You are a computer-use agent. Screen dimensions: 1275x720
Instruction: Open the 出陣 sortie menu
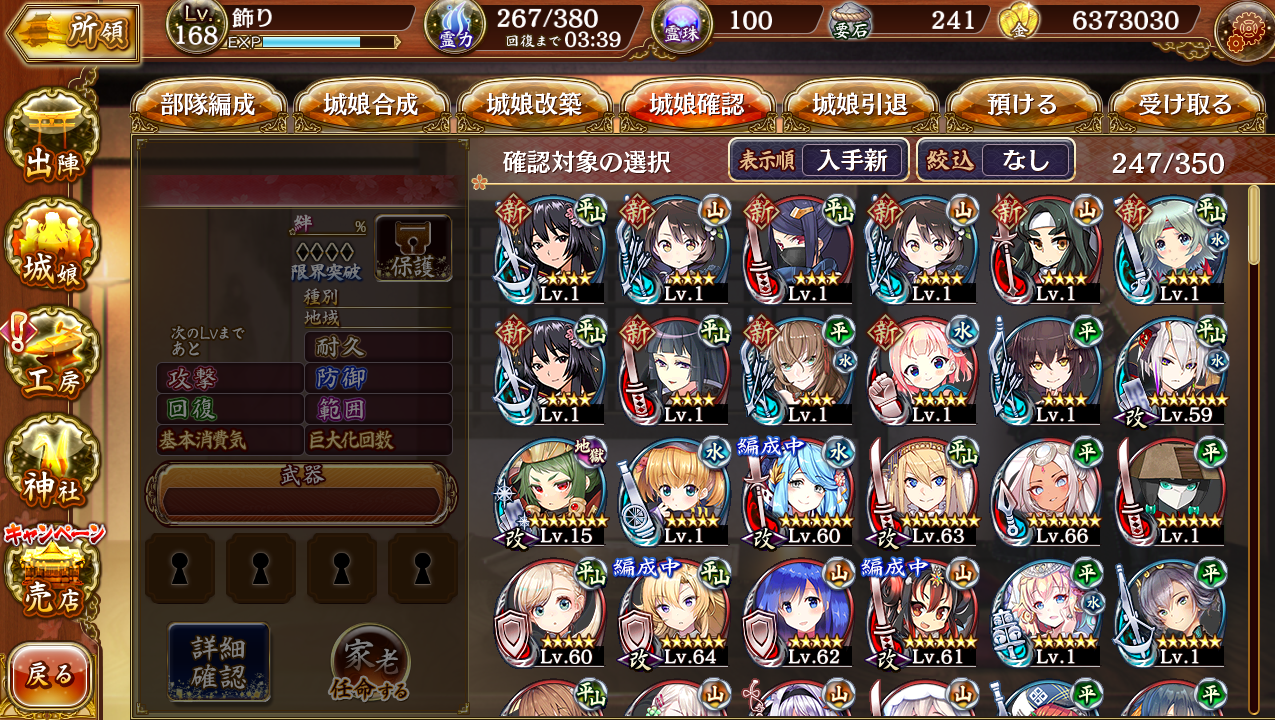pyautogui.click(x=52, y=141)
